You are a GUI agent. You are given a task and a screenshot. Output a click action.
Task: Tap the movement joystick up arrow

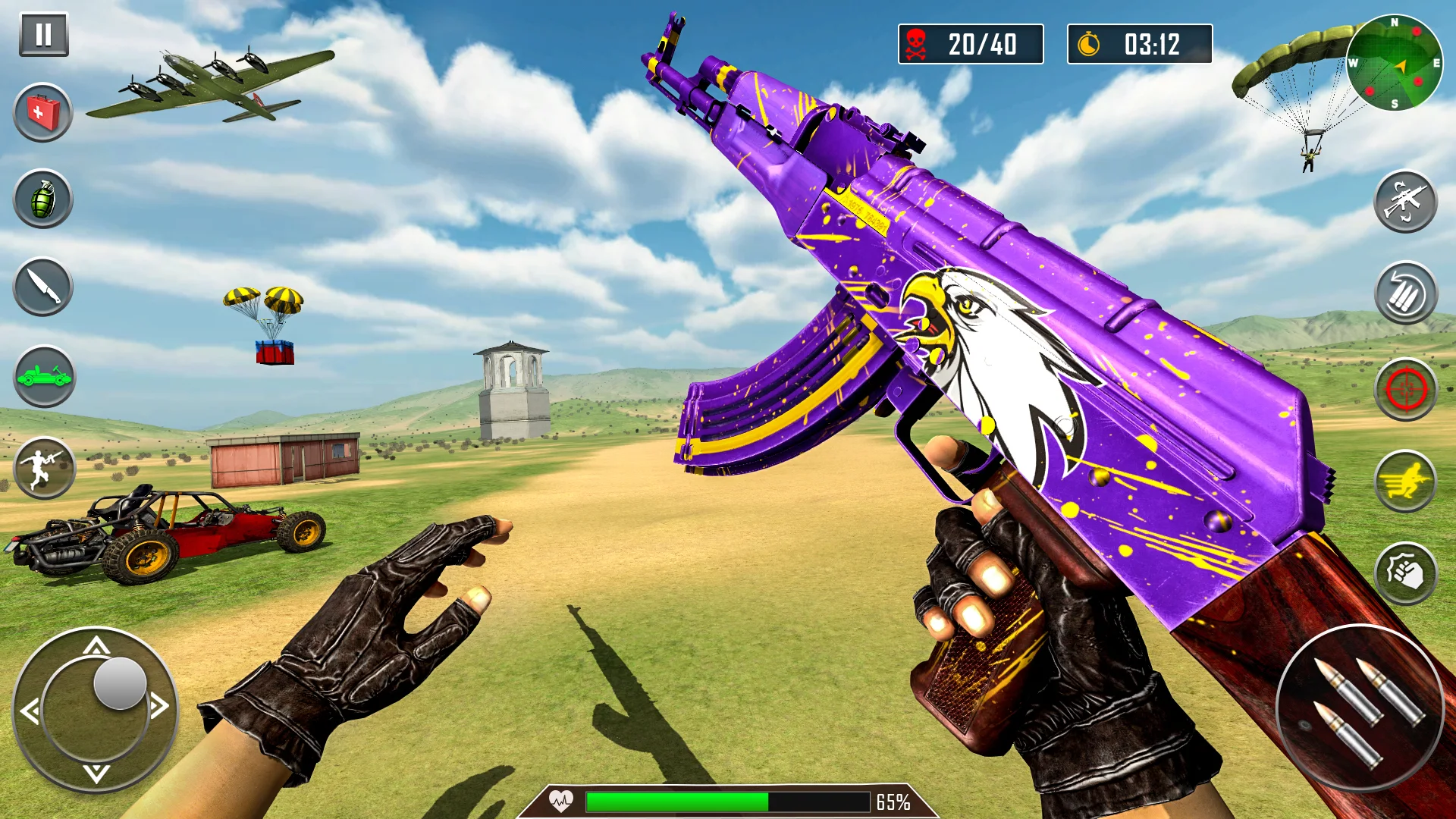pyautogui.click(x=96, y=646)
